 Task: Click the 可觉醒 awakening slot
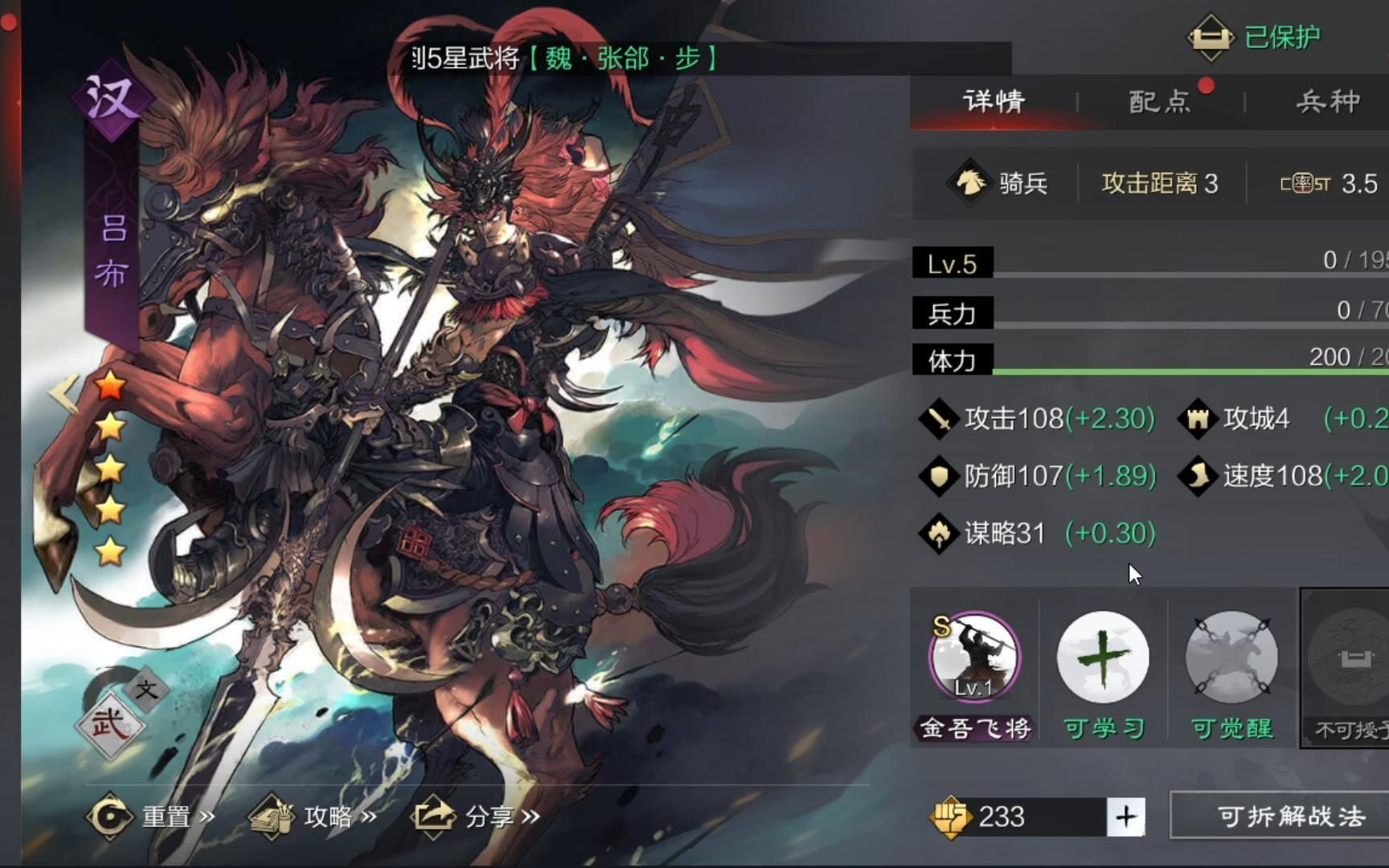[x=1231, y=658]
